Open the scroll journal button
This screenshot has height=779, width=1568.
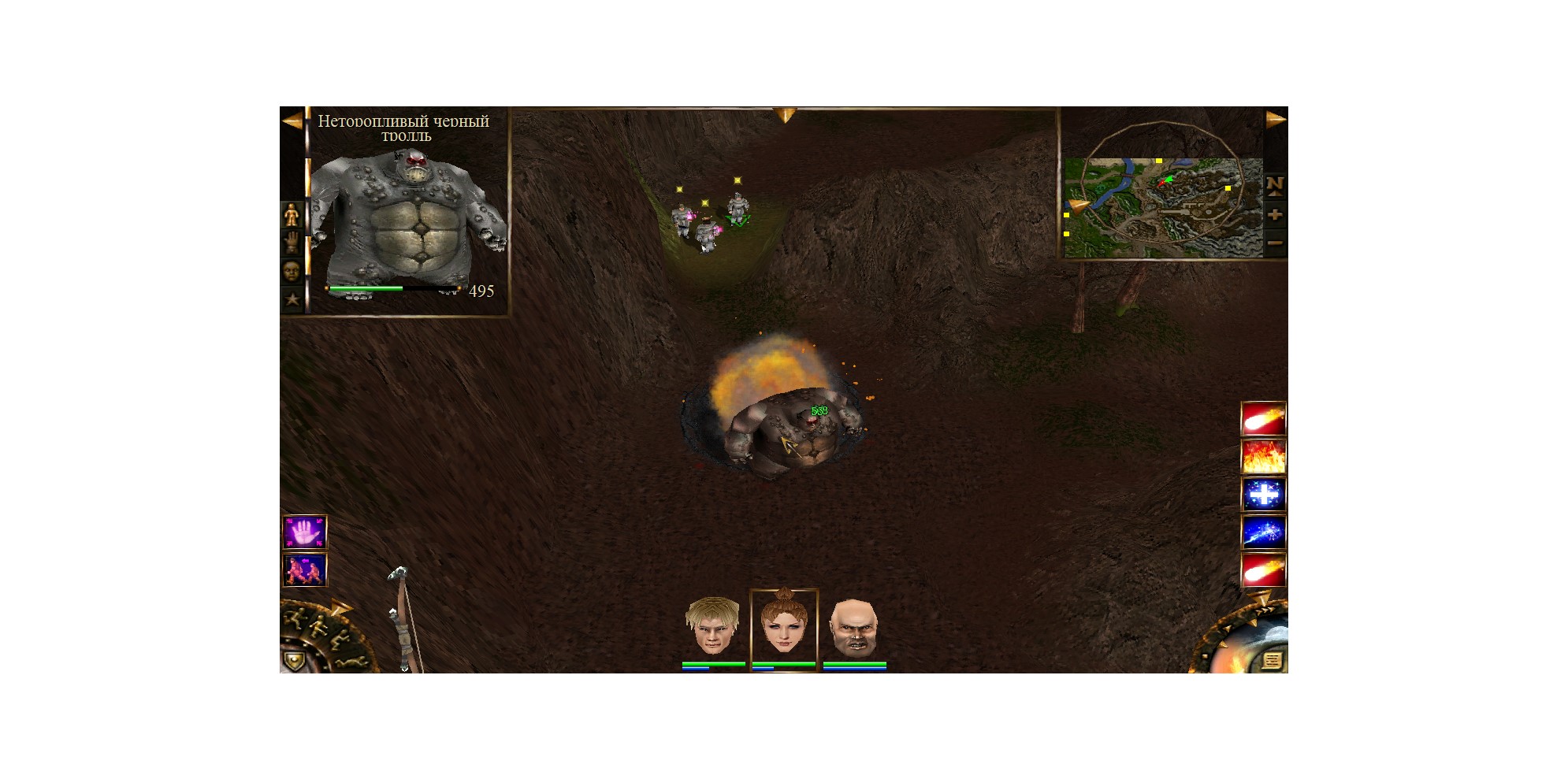tap(1270, 660)
